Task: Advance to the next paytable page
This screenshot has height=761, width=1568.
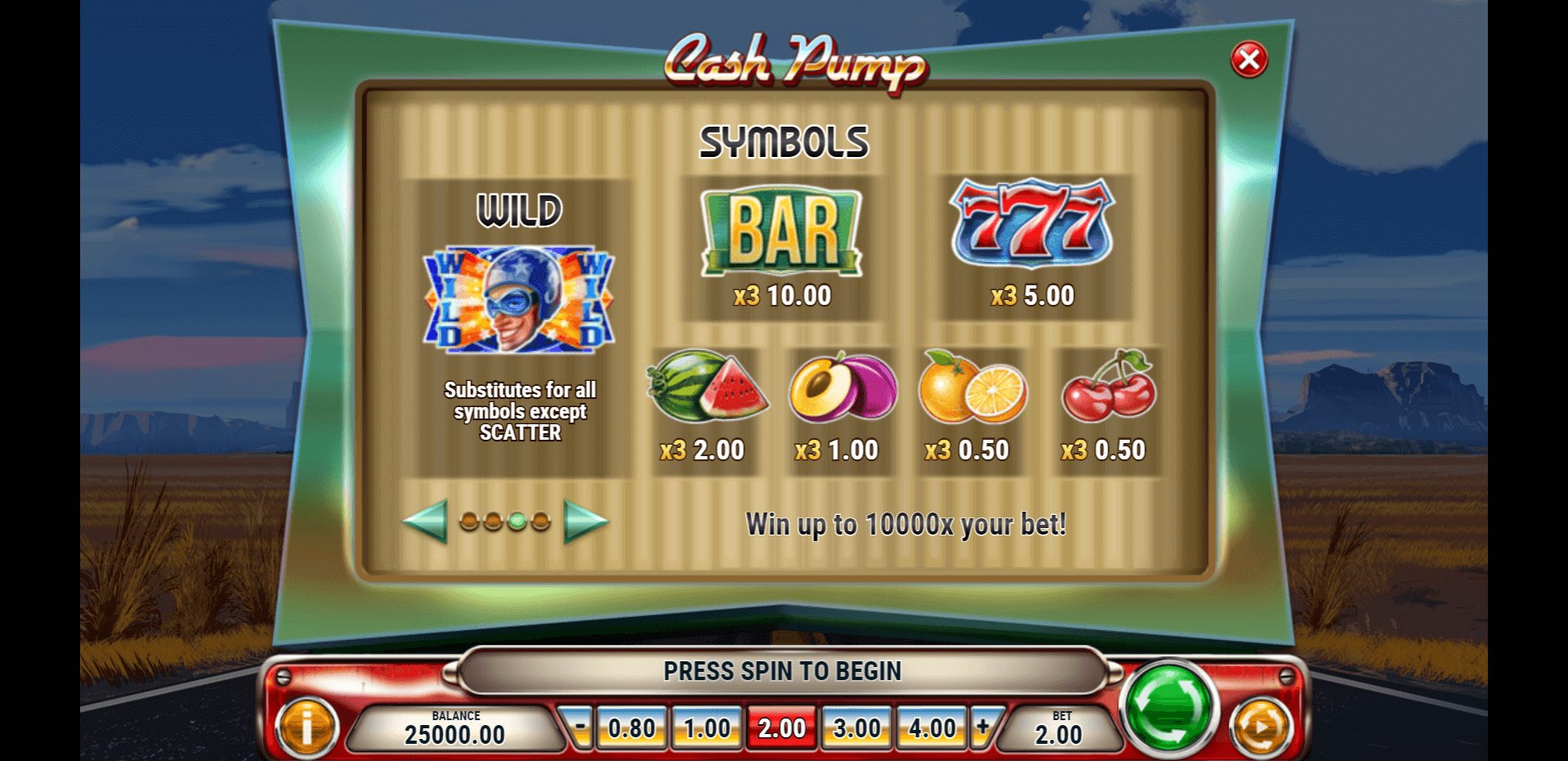Action: coord(585,521)
